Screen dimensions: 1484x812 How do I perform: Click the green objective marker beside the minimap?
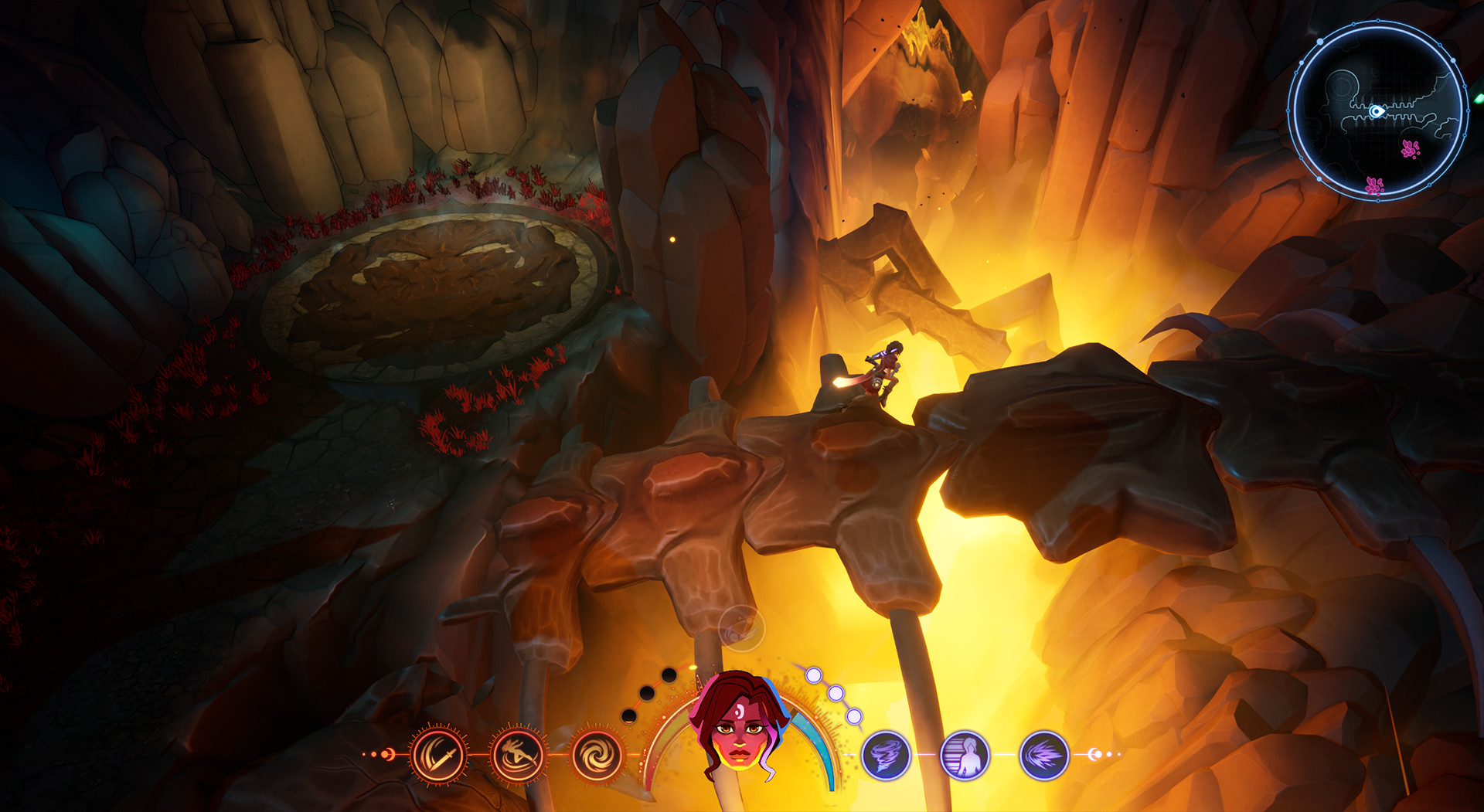click(x=1479, y=97)
